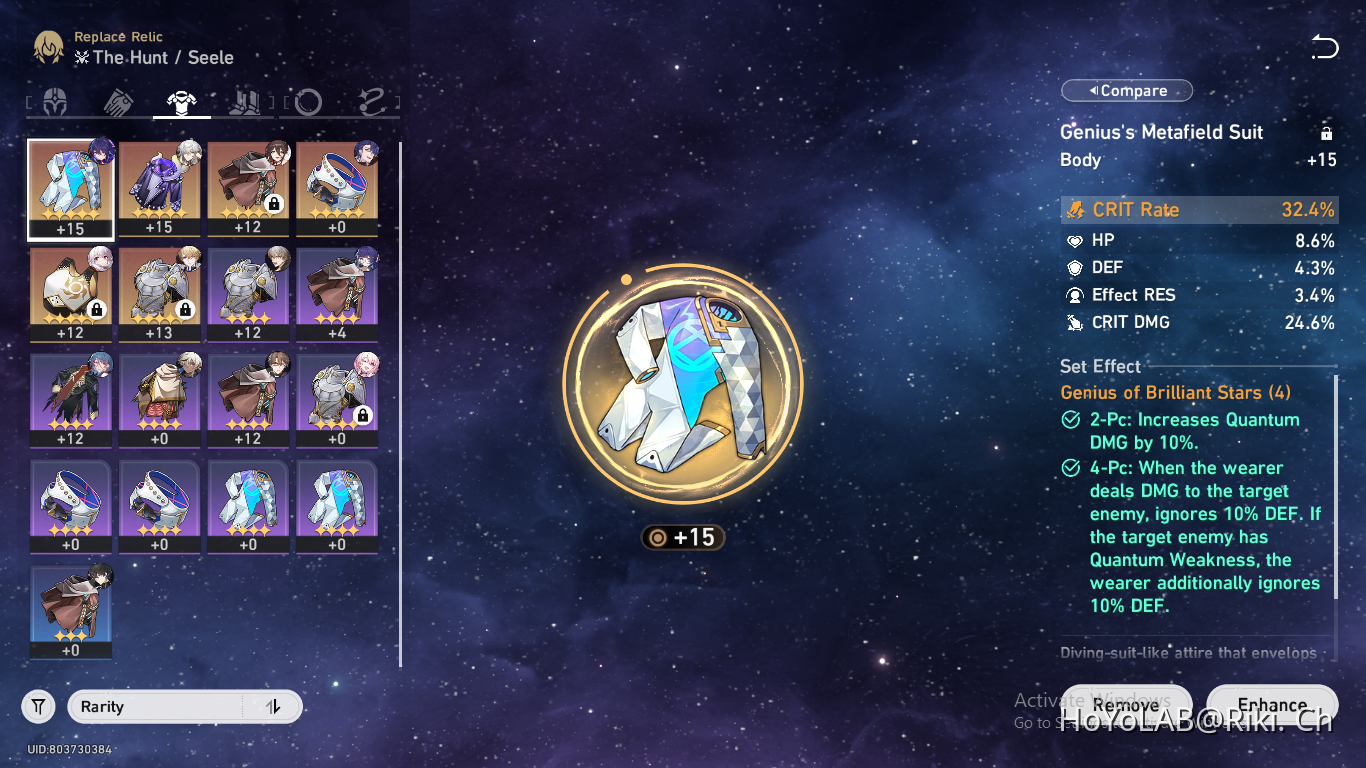Switch to the Hands relic slot icon
The height and width of the screenshot is (768, 1366).
click(x=120, y=101)
